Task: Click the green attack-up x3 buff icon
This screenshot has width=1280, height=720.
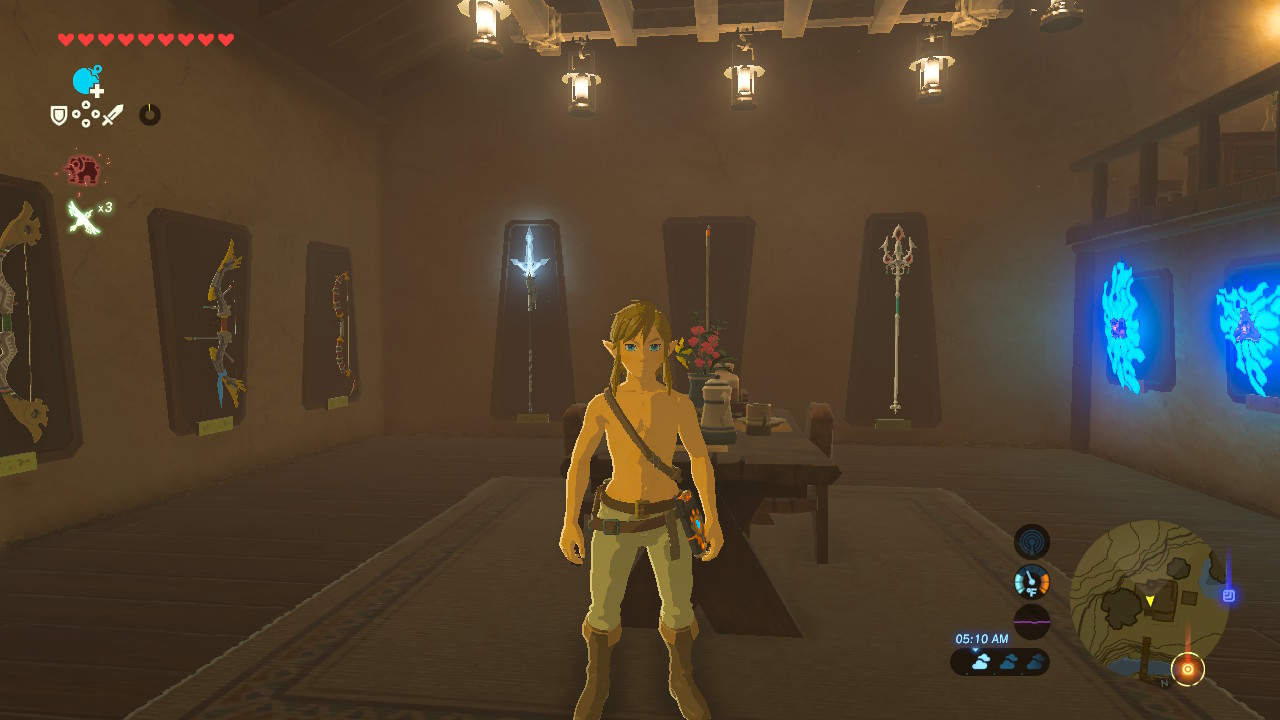Action: [x=83, y=215]
